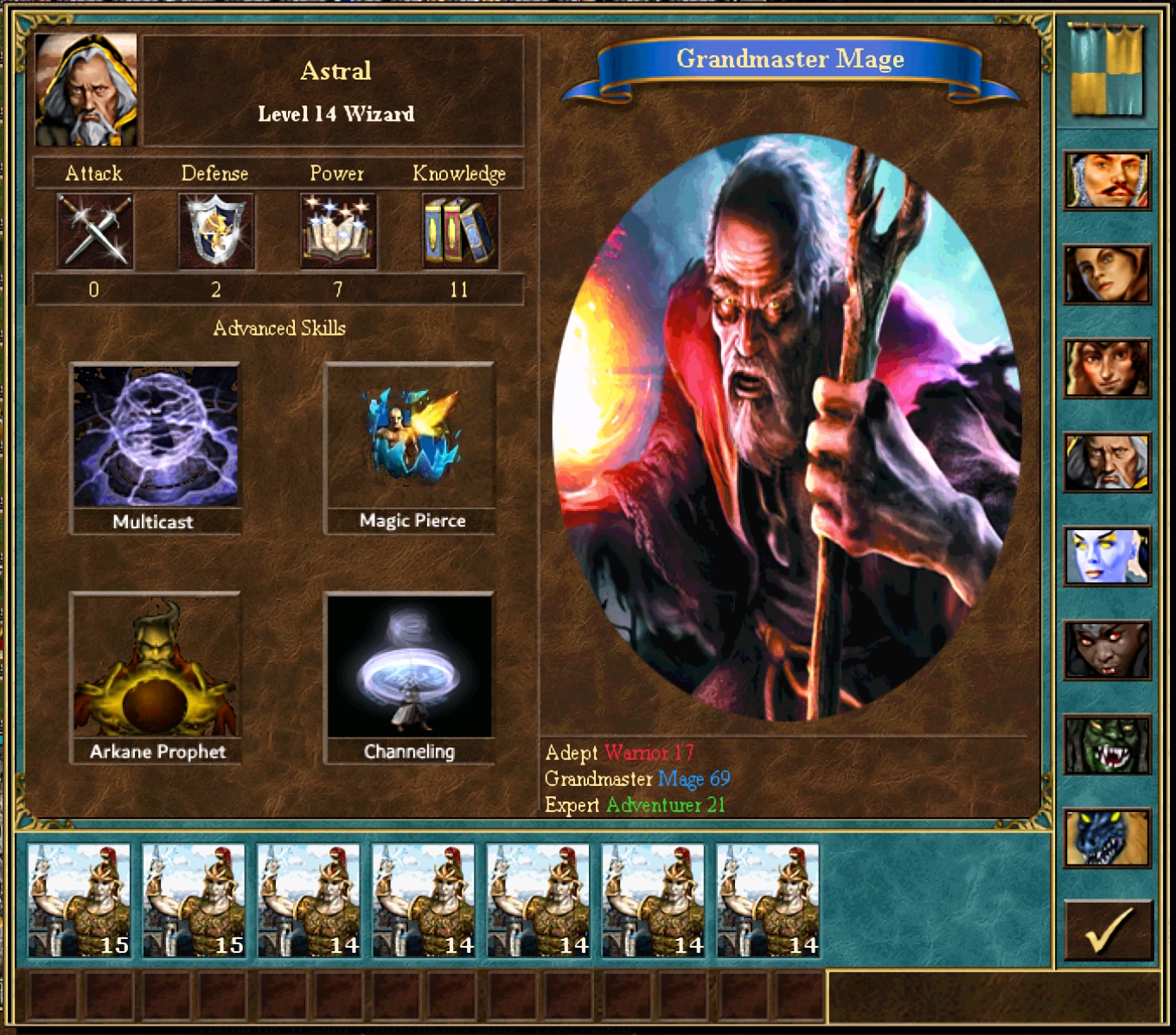Click the Grandmaster Mage title banner
The width and height of the screenshot is (1176, 1035).
(790, 59)
